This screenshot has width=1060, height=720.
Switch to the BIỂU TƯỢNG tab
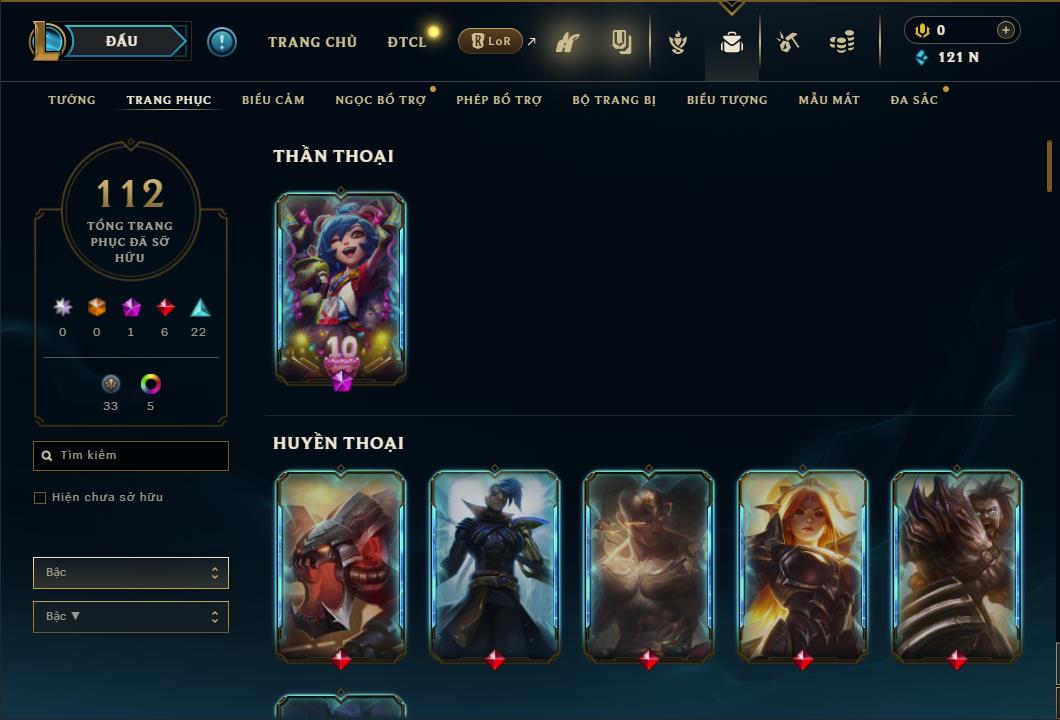pyautogui.click(x=727, y=100)
